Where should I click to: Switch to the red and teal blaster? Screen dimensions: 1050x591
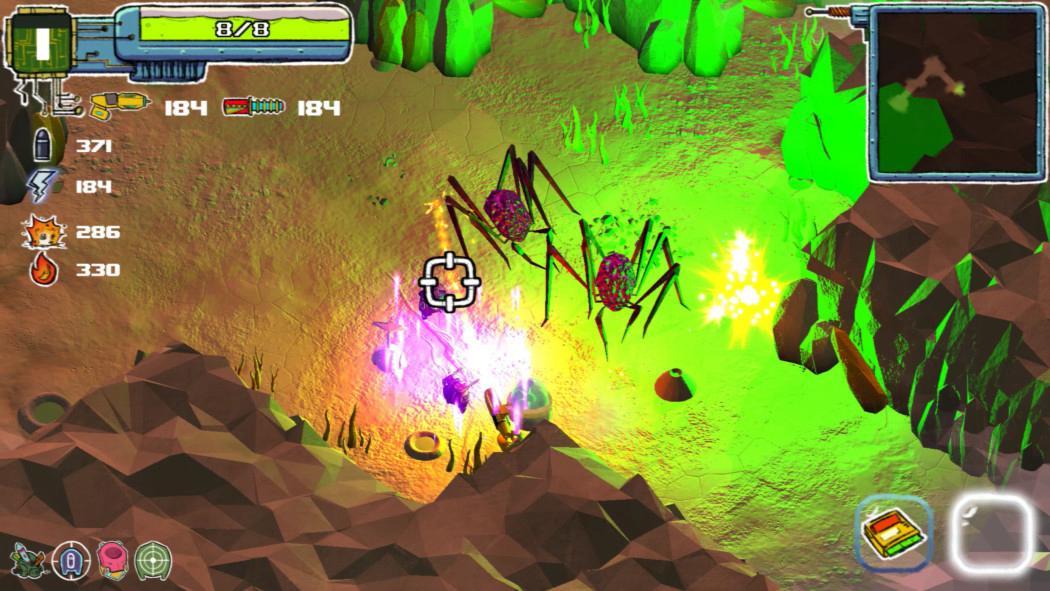point(253,106)
